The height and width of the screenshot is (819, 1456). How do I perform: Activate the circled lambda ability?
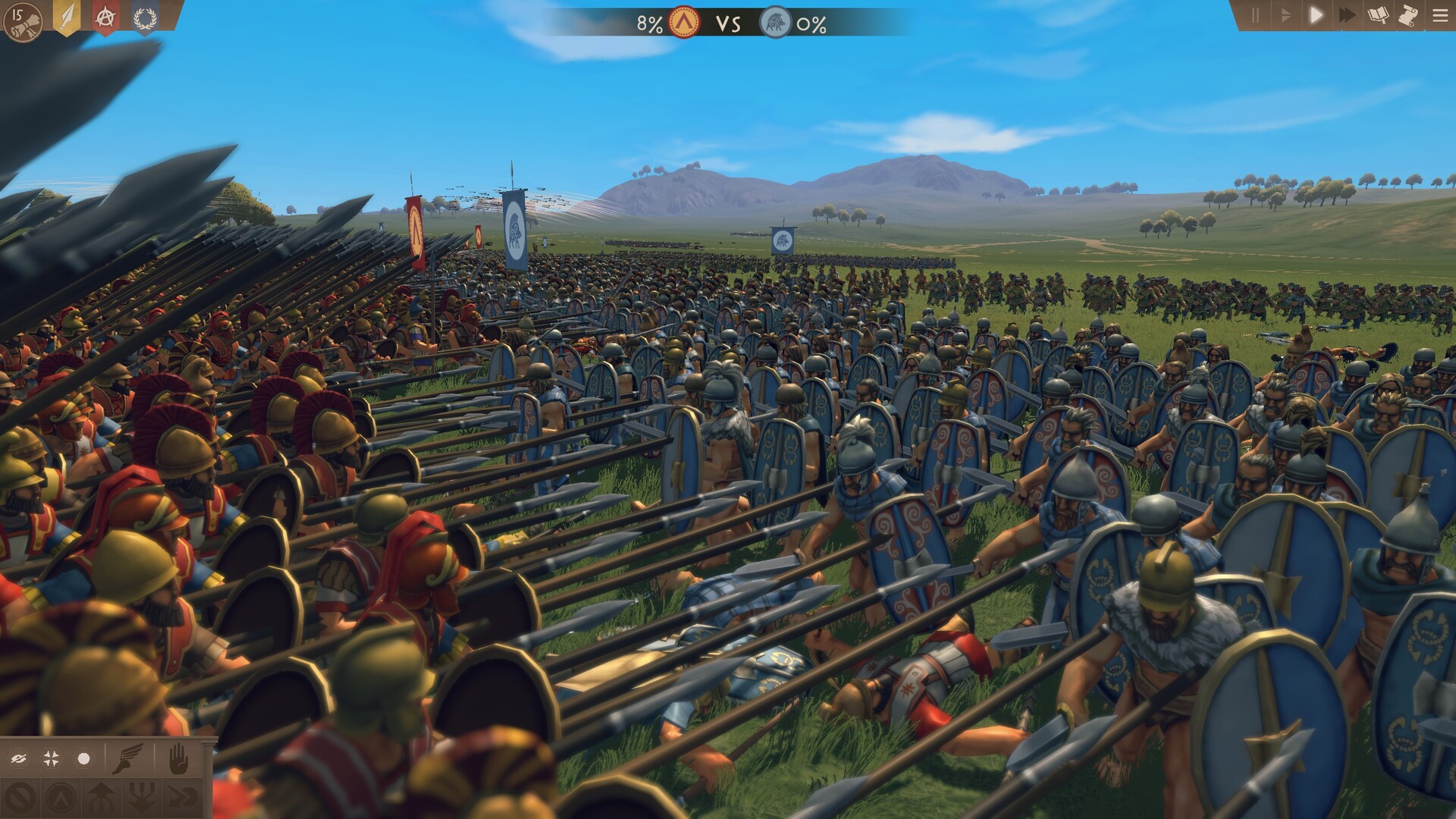[61, 797]
